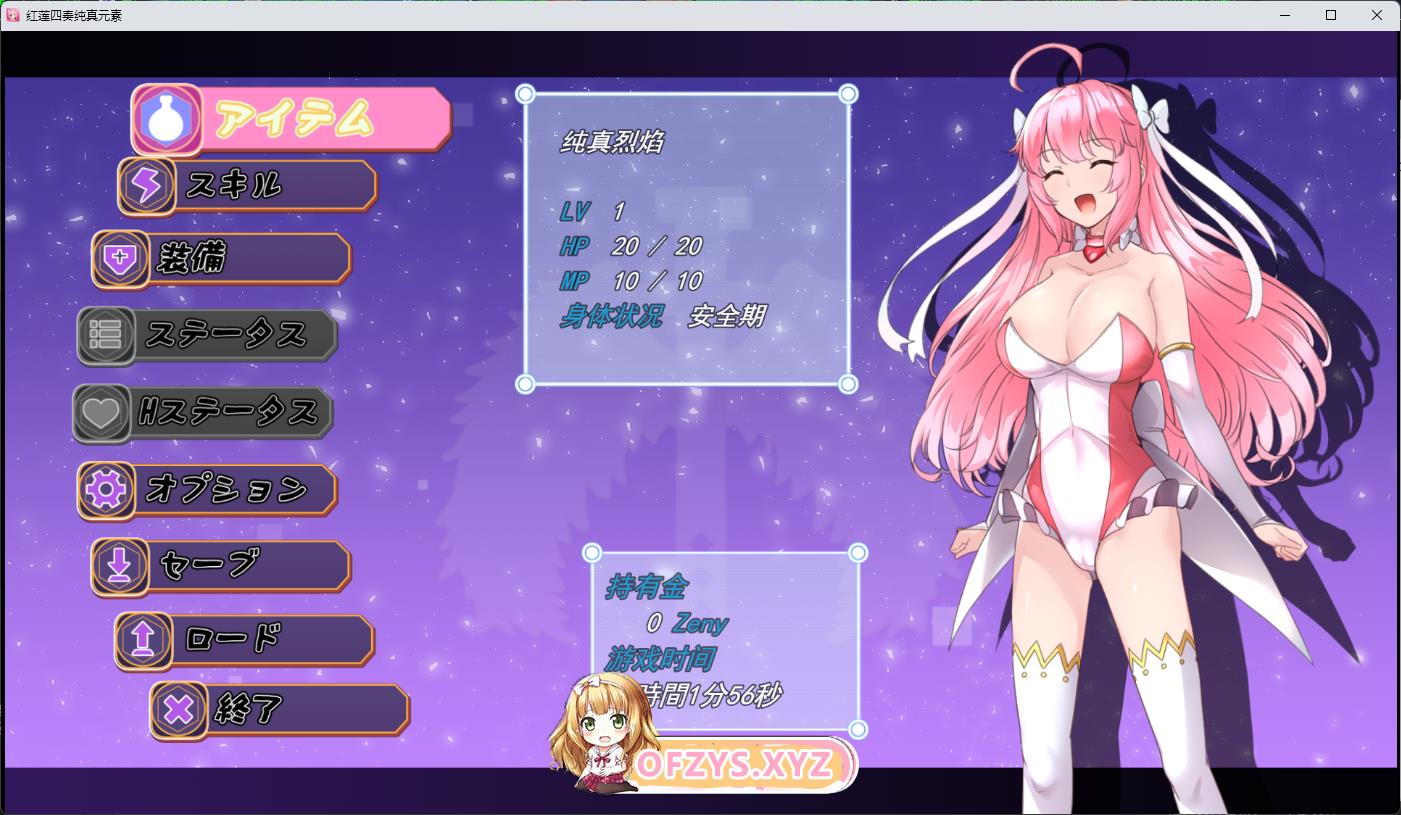Open the オプション options menu
The image size is (1401, 815).
[208, 489]
